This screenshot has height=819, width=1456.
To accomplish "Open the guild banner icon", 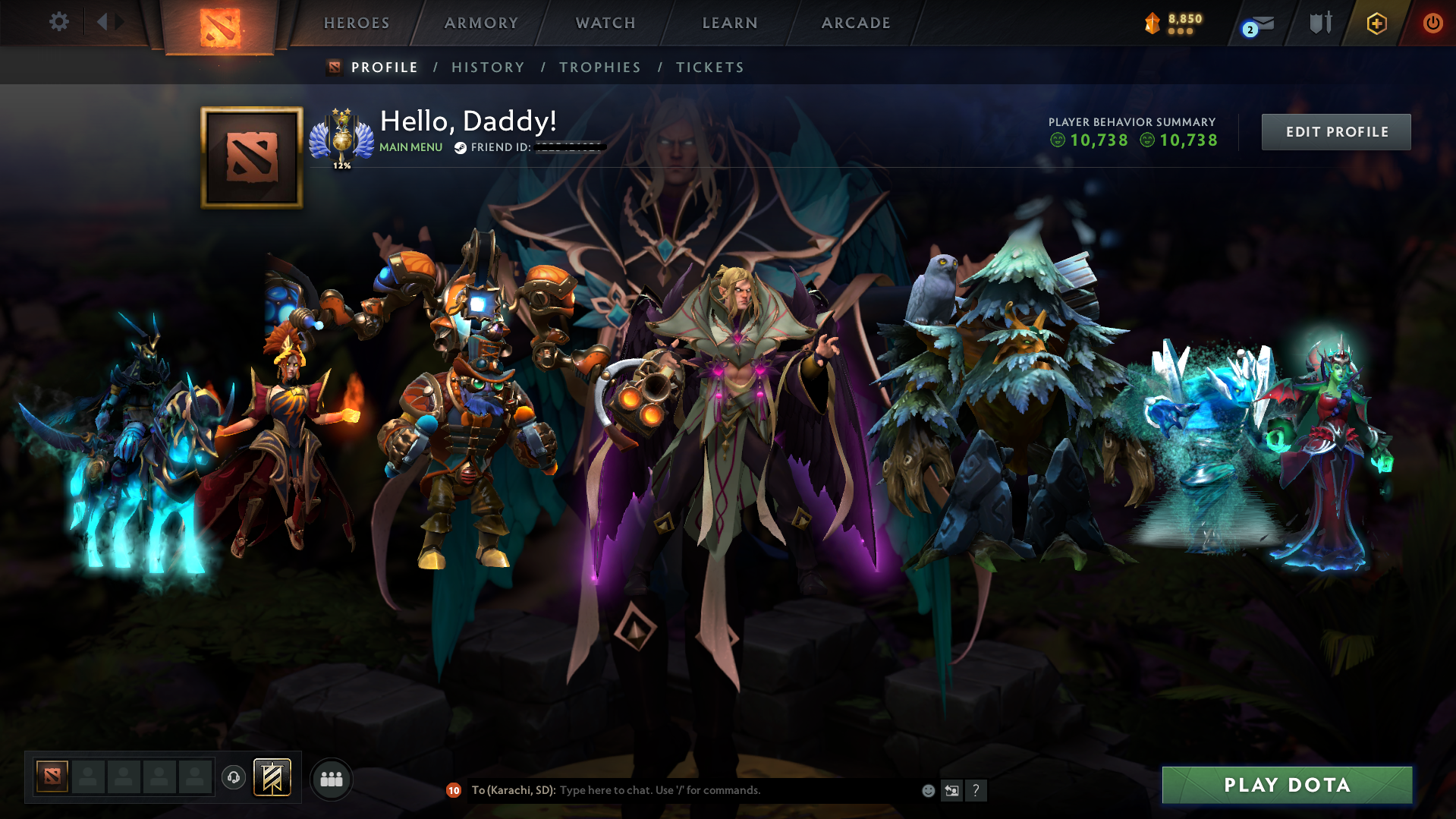I will click(x=272, y=777).
